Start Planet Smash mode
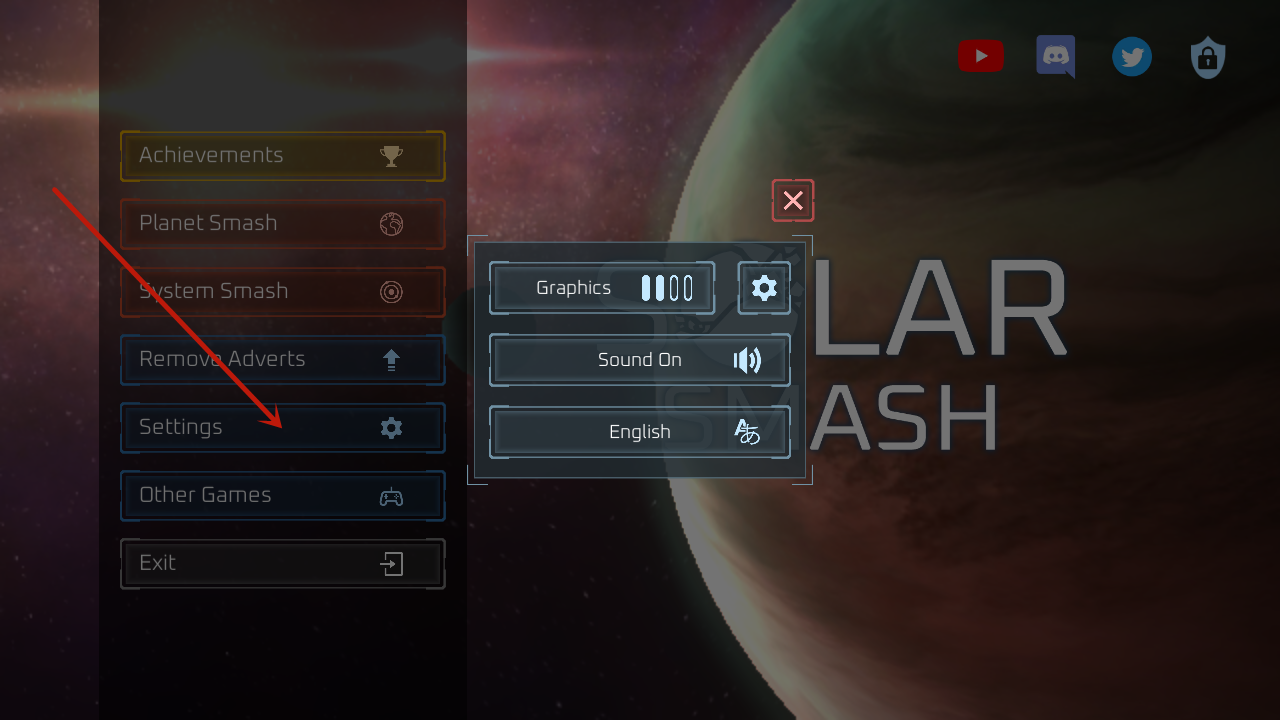Screen dimensions: 1280x720 (282, 224)
